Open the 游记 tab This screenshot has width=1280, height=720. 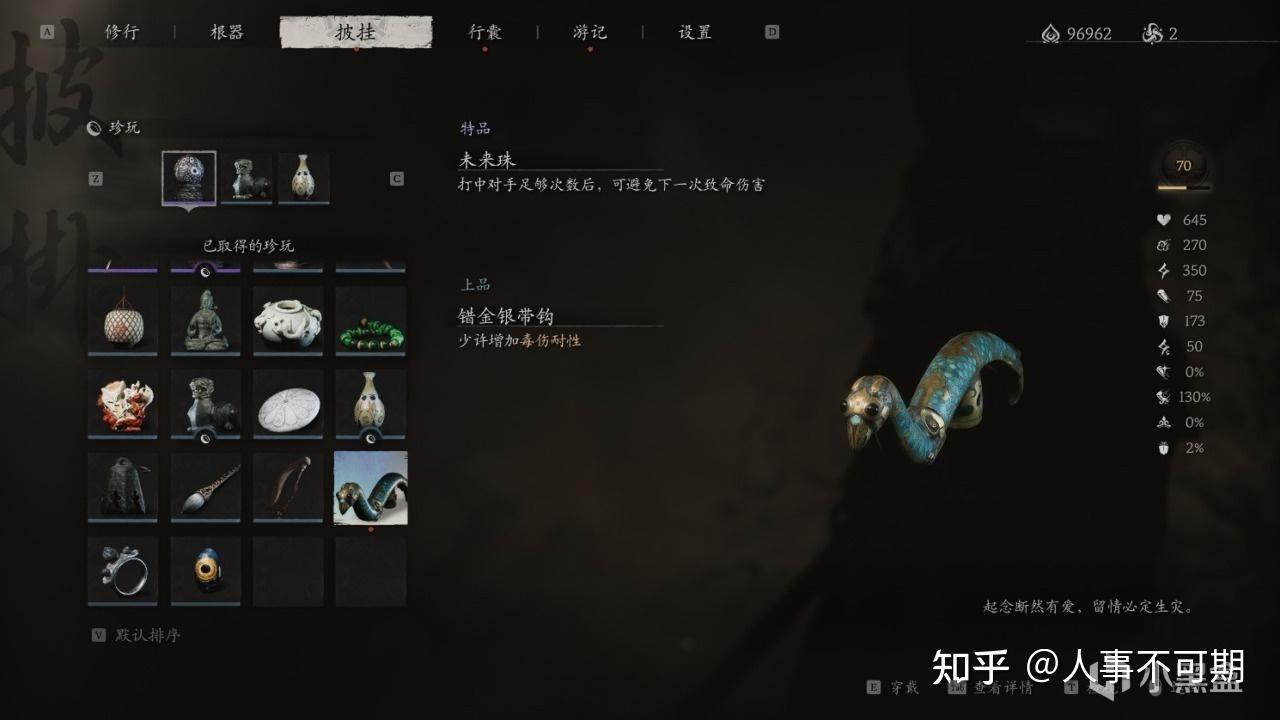[x=589, y=31]
